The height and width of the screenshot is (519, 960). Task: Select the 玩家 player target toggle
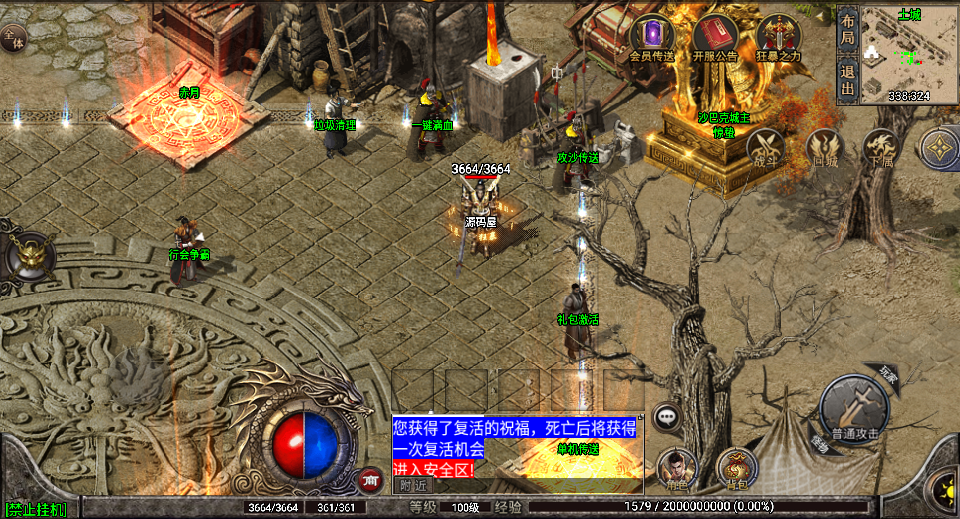click(x=888, y=375)
